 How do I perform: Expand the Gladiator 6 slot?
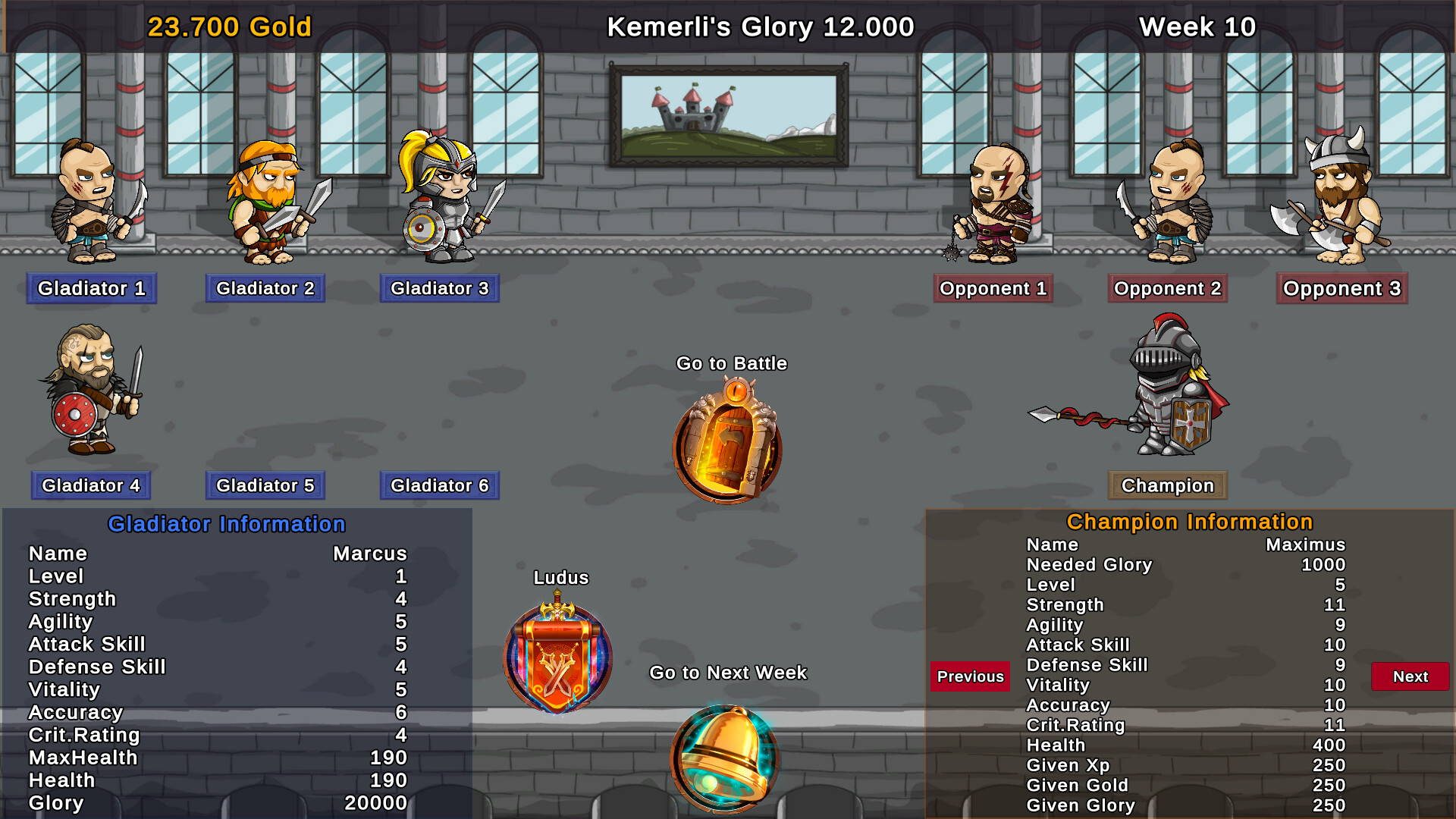click(439, 485)
